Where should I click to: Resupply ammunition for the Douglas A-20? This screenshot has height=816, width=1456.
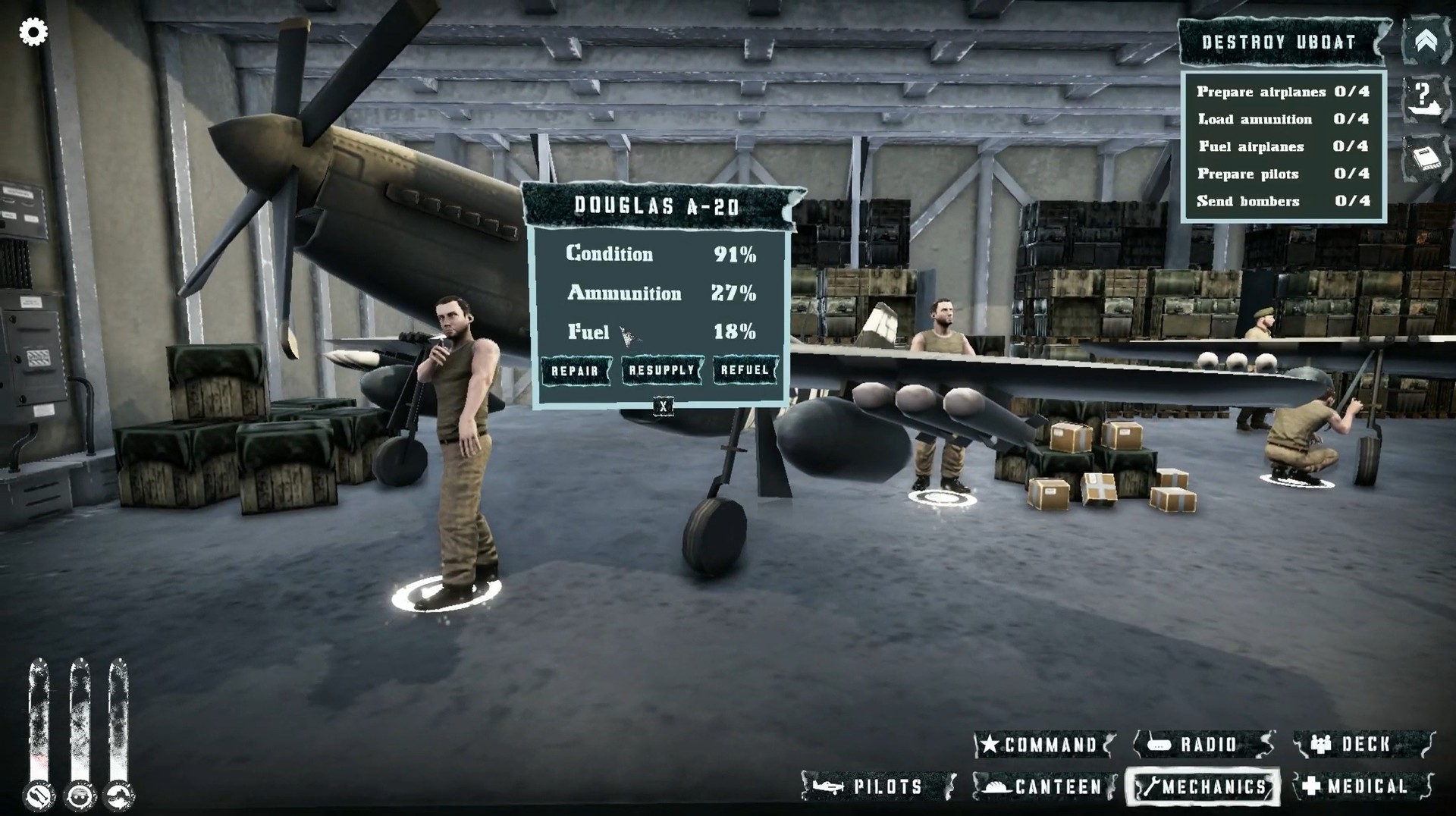[662, 370]
